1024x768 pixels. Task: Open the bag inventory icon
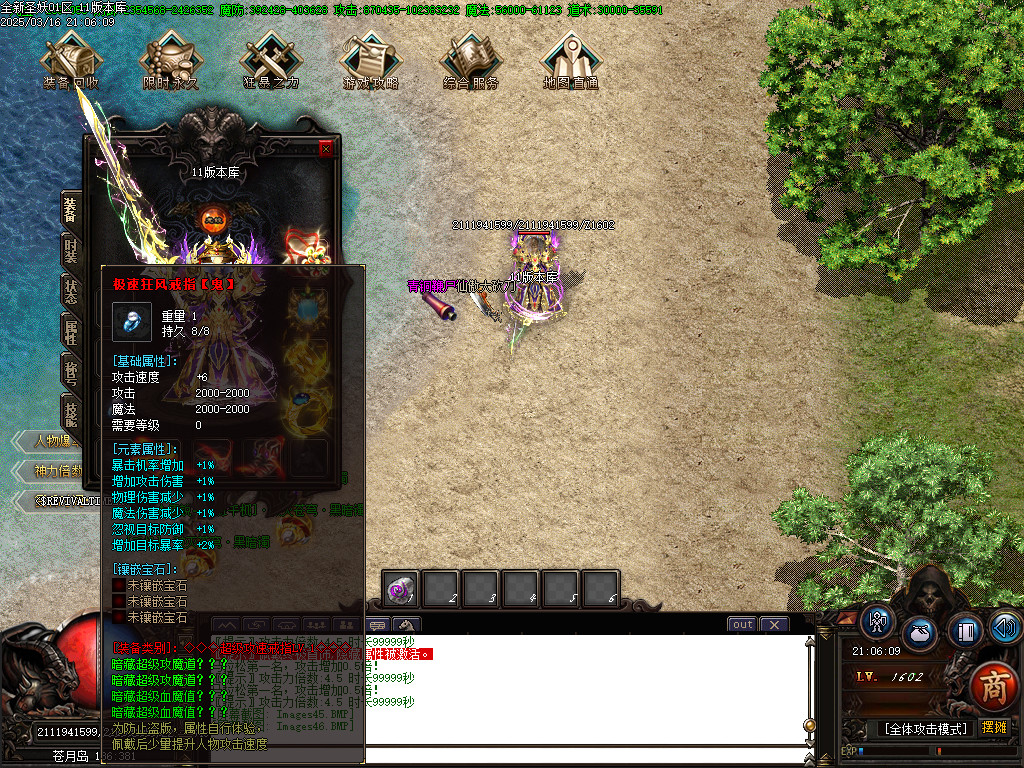coord(920,633)
